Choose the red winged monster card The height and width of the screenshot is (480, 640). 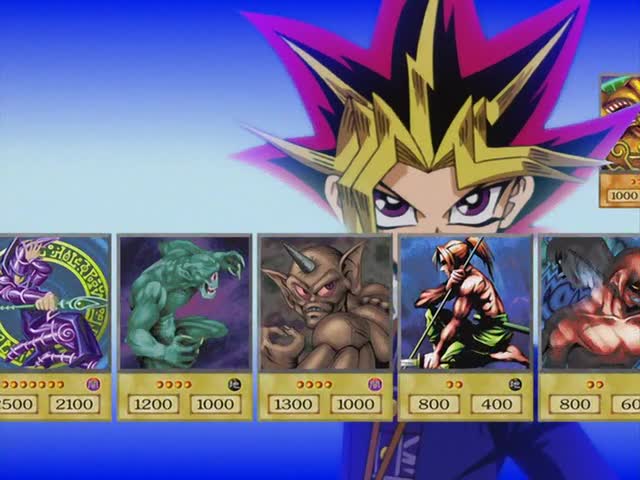click(592, 325)
